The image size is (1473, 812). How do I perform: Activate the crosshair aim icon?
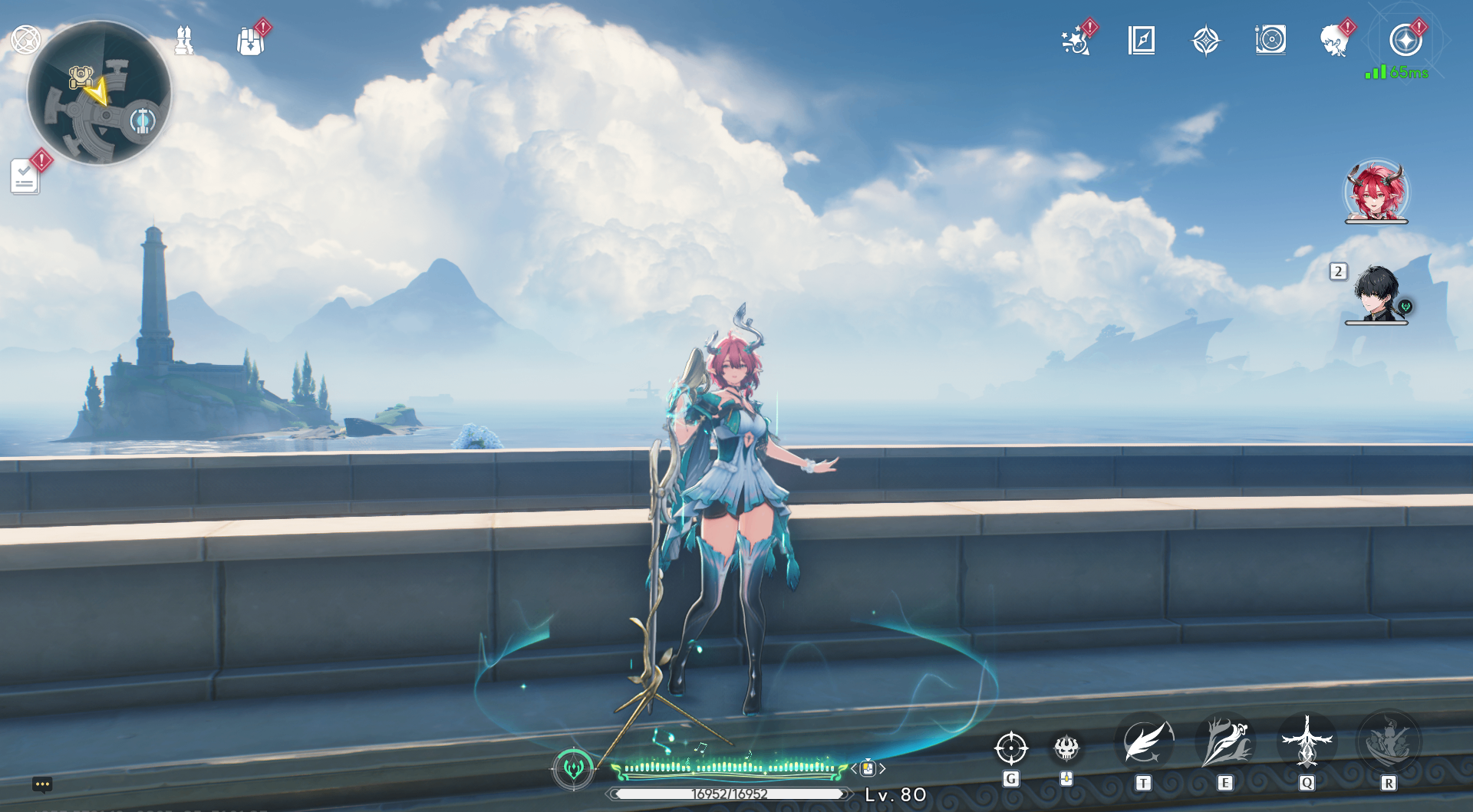click(x=1010, y=748)
